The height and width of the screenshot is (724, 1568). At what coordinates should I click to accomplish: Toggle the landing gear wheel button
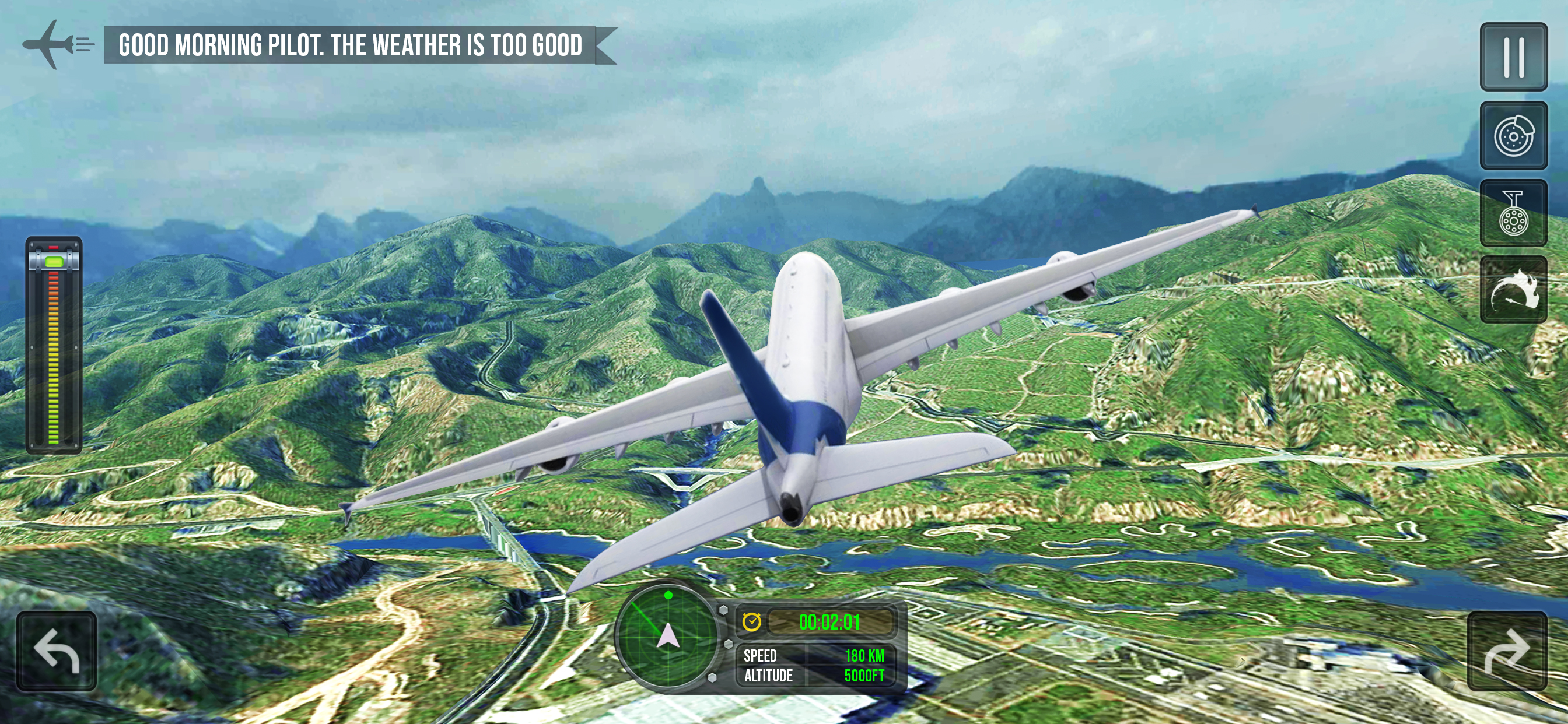tap(1513, 213)
